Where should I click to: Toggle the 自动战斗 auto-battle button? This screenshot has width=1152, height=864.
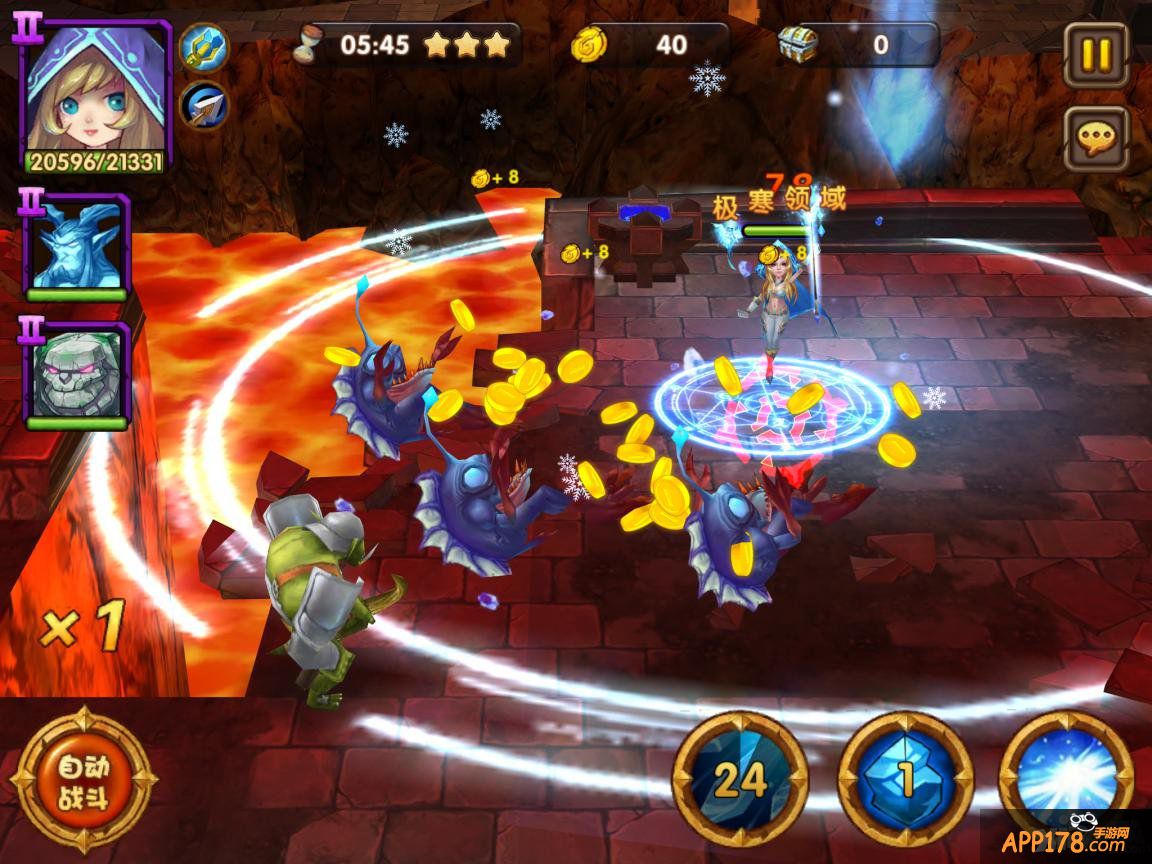pos(83,780)
